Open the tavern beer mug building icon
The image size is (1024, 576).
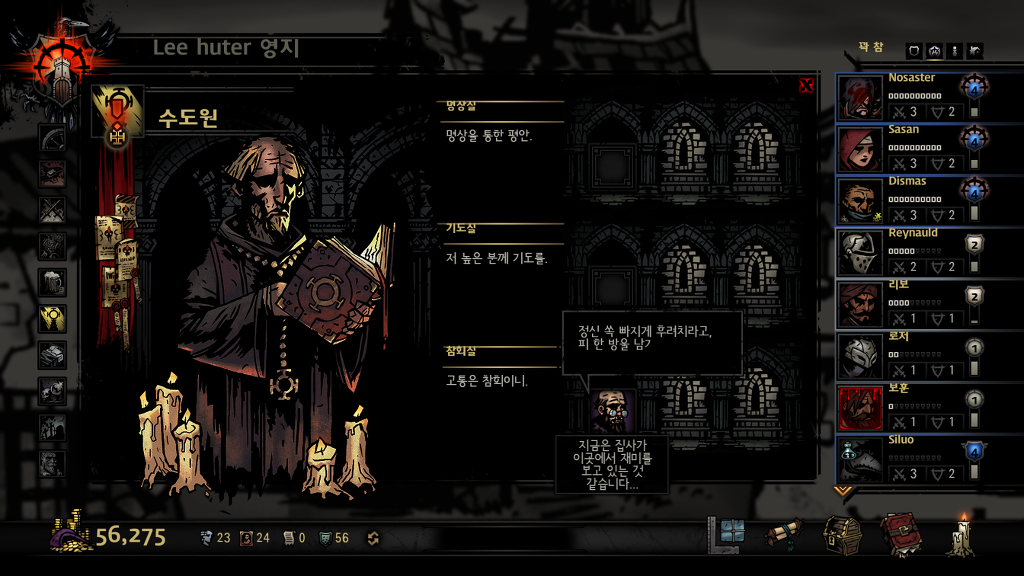tap(52, 282)
